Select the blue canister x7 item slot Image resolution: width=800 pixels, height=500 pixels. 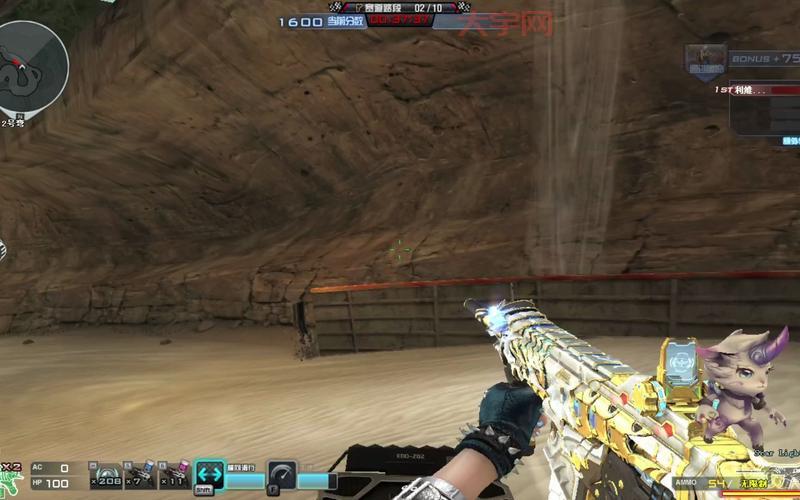[141, 474]
